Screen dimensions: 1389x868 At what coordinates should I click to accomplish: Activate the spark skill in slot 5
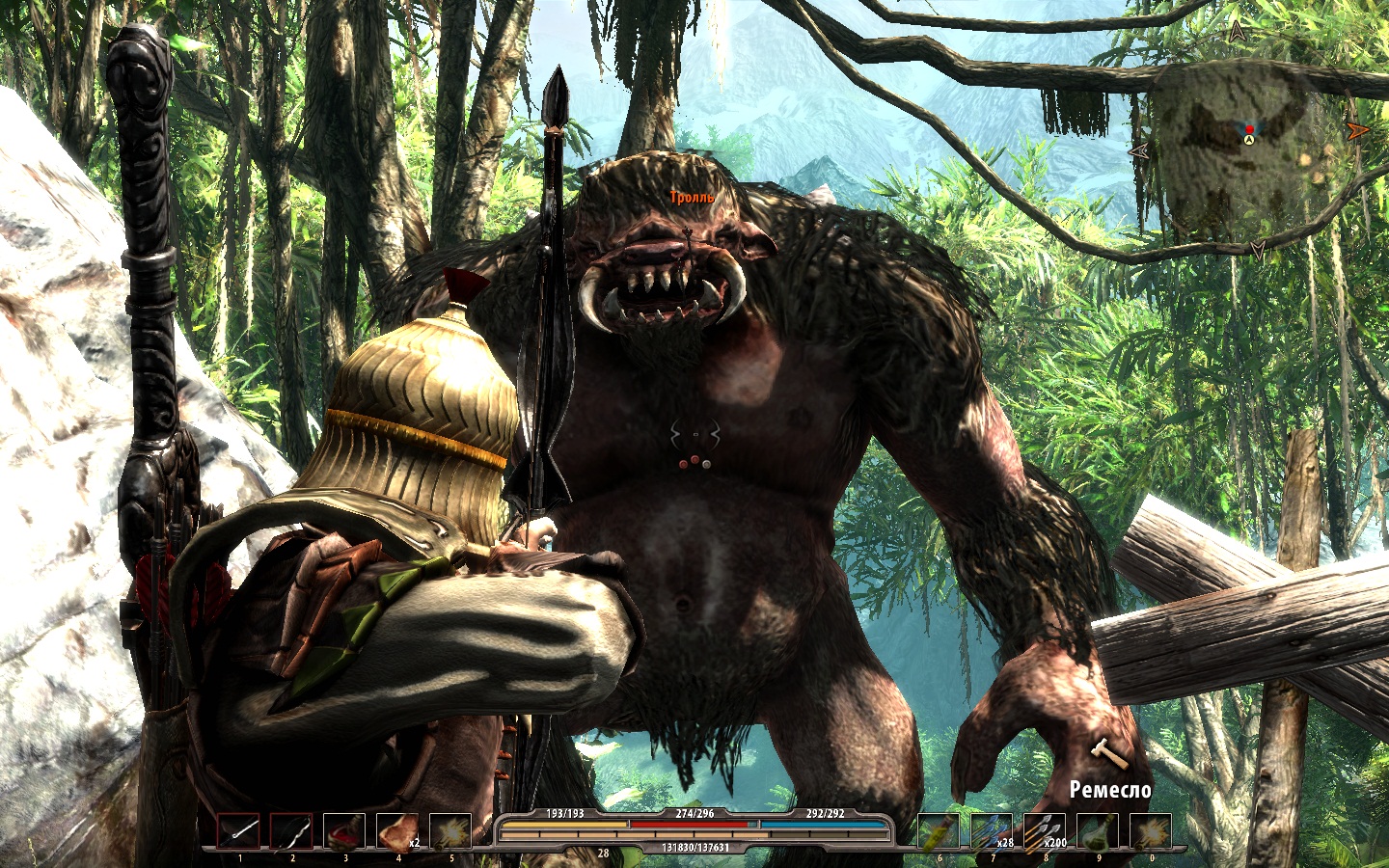pos(449,831)
